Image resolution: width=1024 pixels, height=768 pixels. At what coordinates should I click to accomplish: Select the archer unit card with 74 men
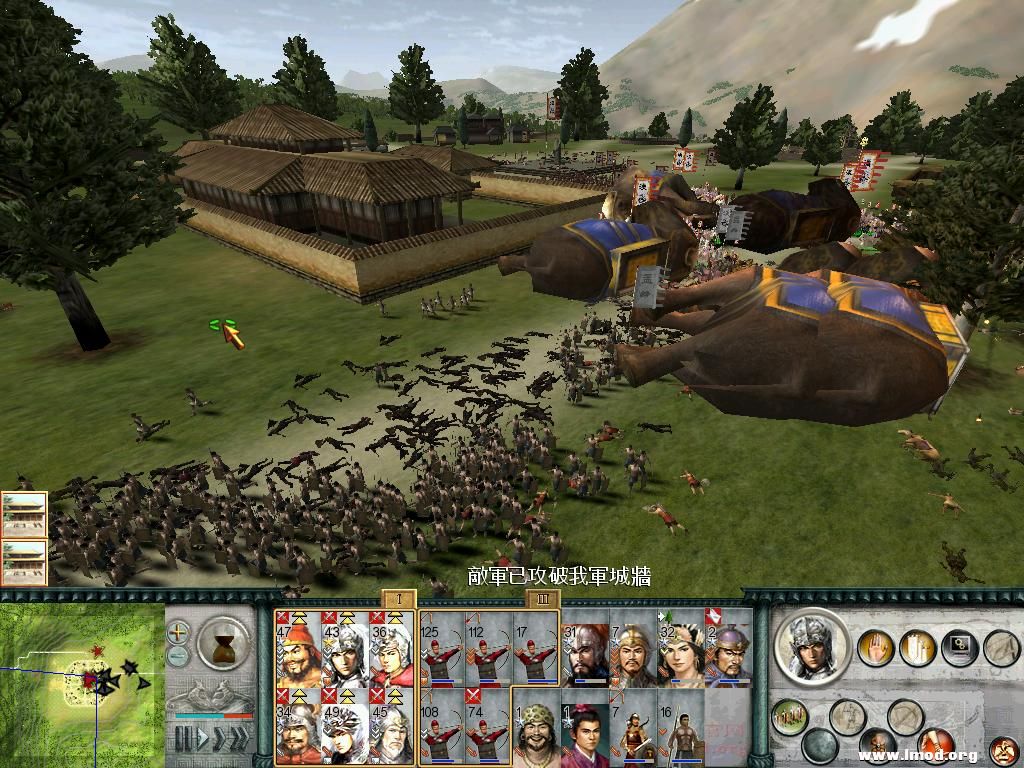pyautogui.click(x=489, y=725)
